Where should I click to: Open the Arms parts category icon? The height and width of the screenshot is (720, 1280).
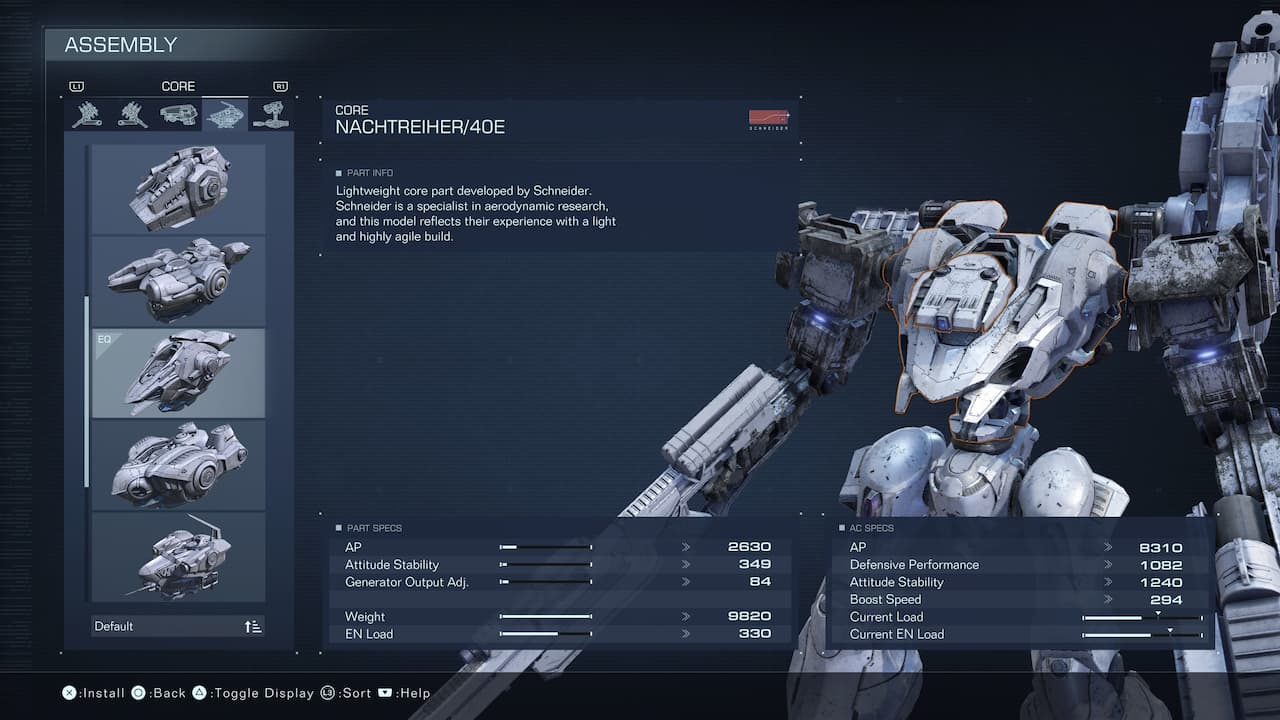pos(273,113)
